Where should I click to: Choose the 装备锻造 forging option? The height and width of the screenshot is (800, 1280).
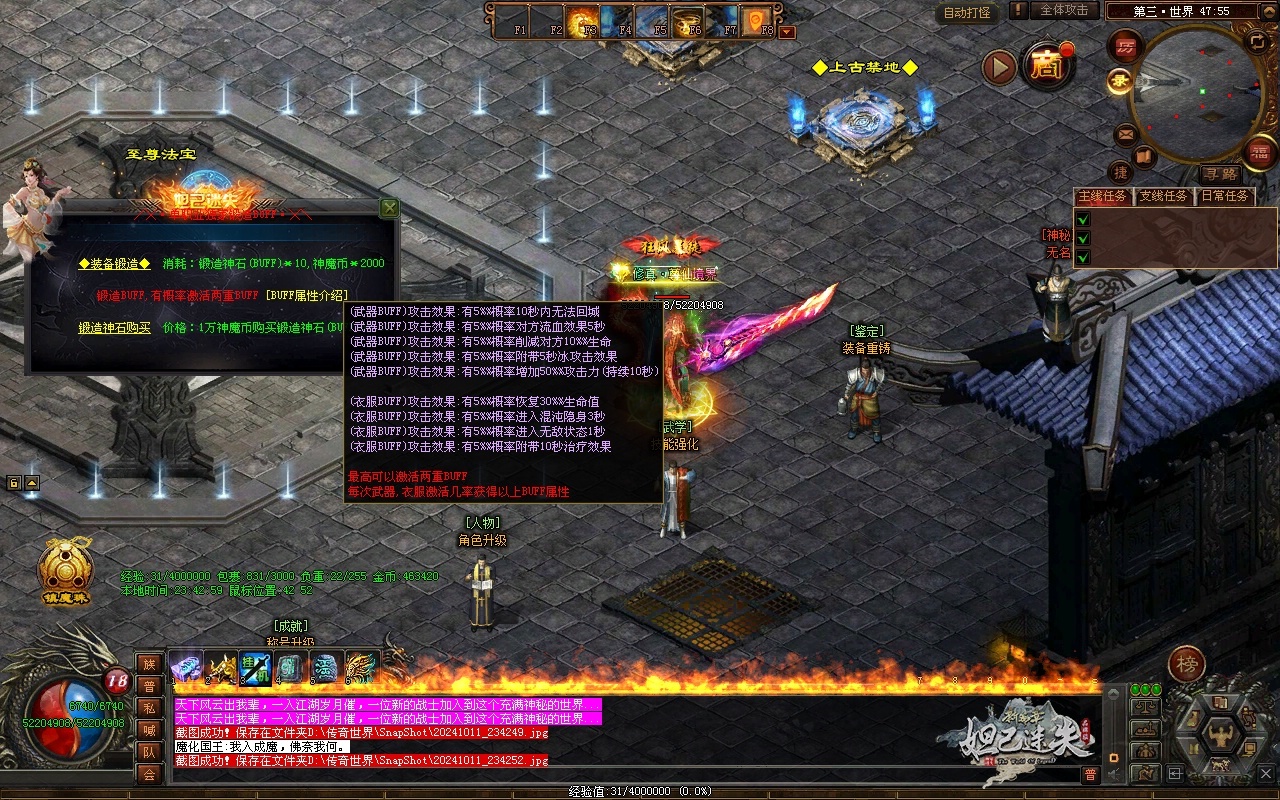pos(115,263)
